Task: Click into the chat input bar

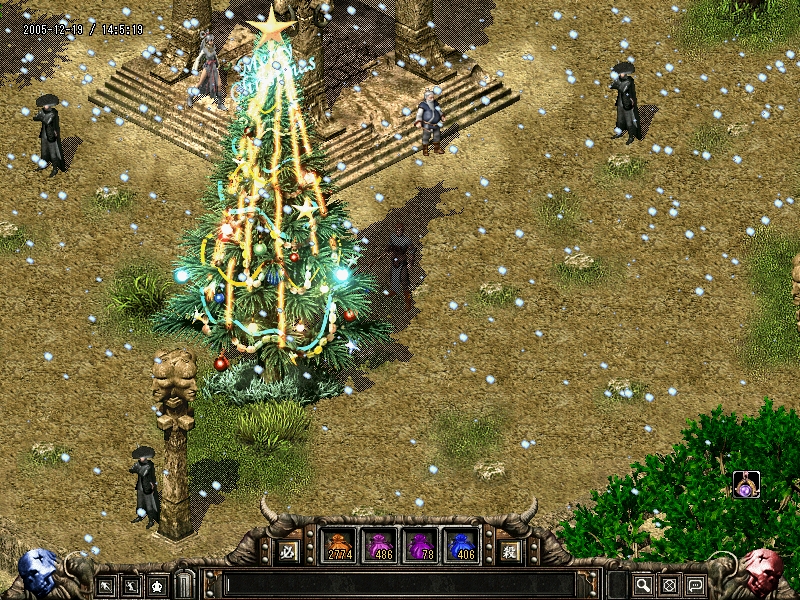Action: [x=400, y=585]
